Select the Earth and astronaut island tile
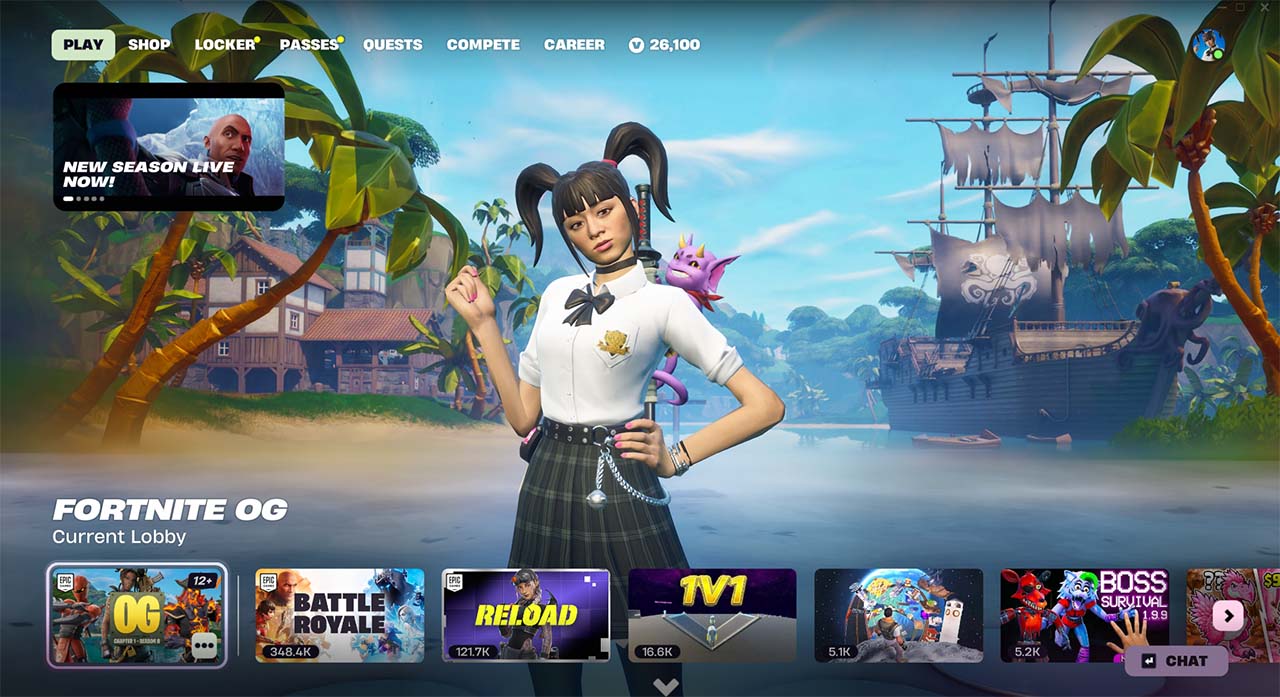Image resolution: width=1280 pixels, height=697 pixels. click(x=898, y=614)
